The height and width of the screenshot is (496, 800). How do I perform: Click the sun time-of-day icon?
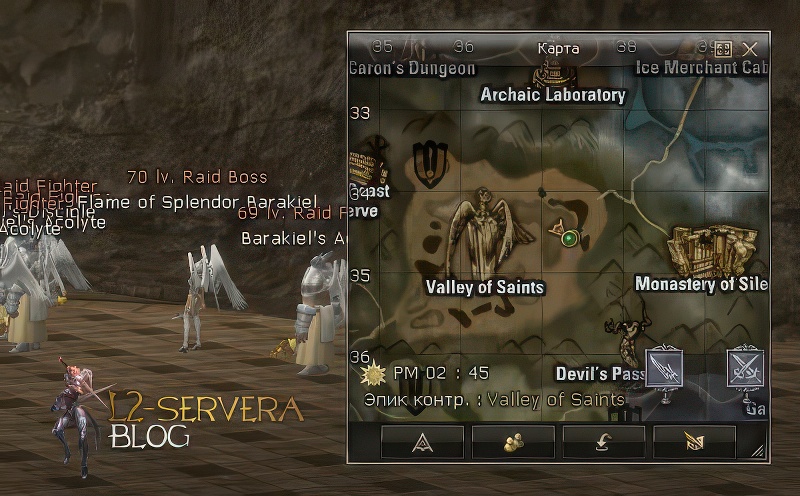375,373
